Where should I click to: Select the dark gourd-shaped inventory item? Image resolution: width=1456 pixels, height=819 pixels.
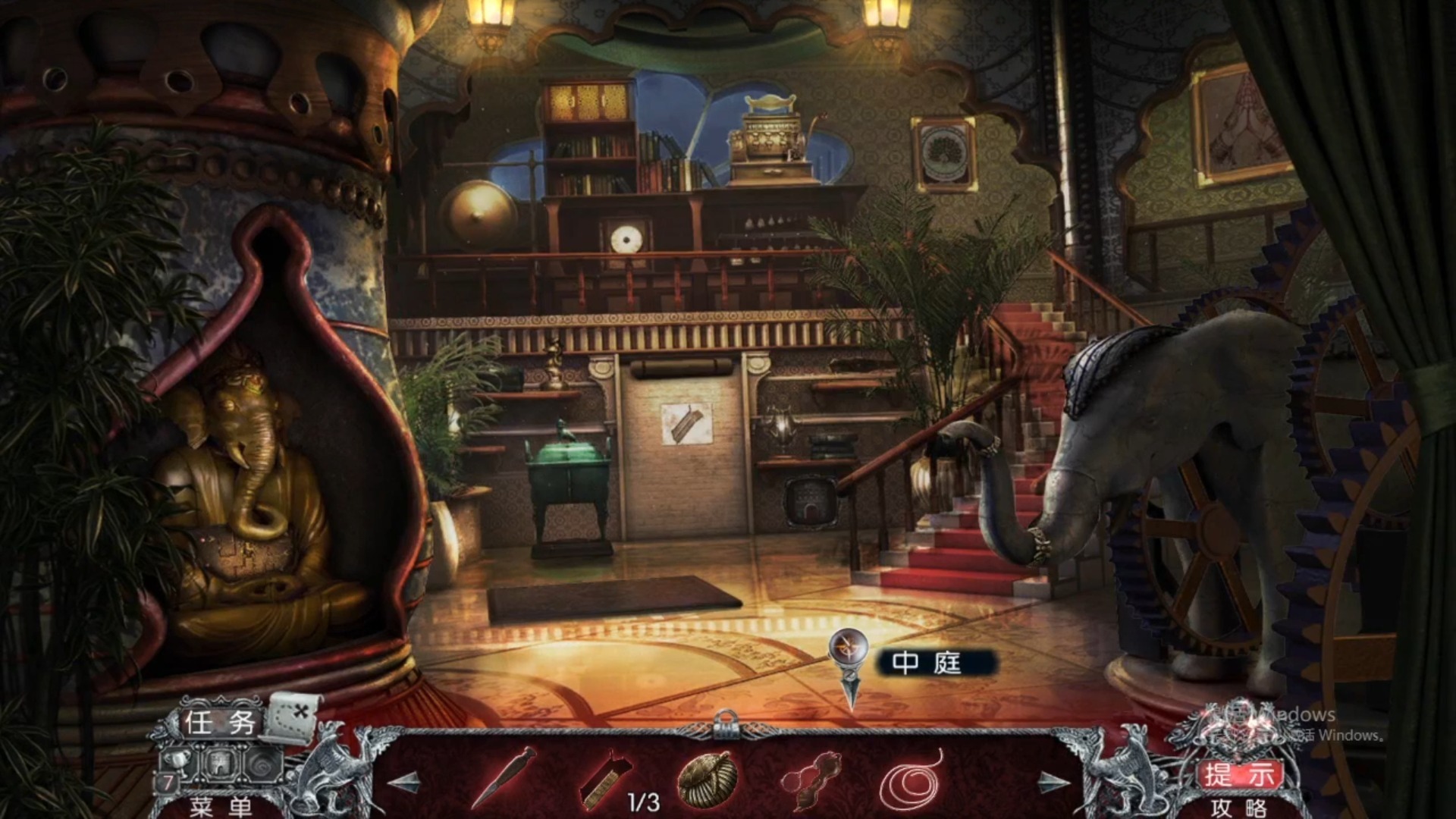[x=811, y=779]
